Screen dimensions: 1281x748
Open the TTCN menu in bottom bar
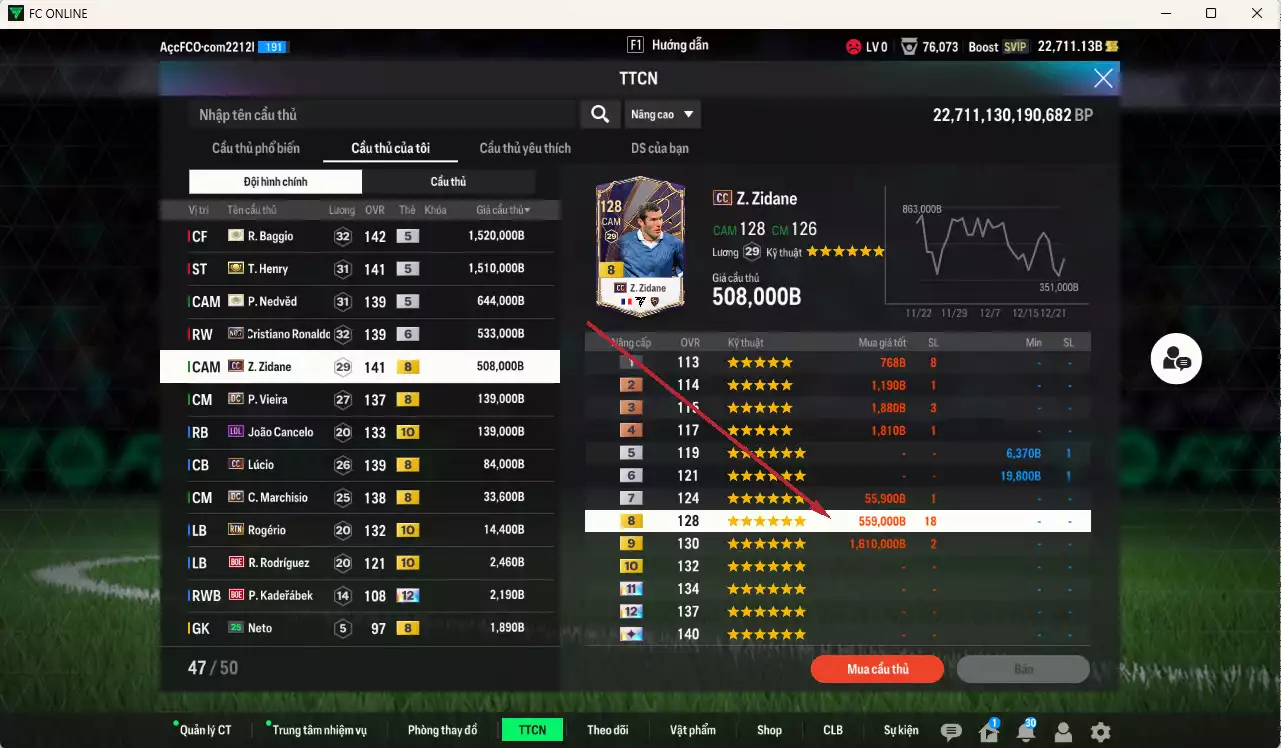click(531, 730)
